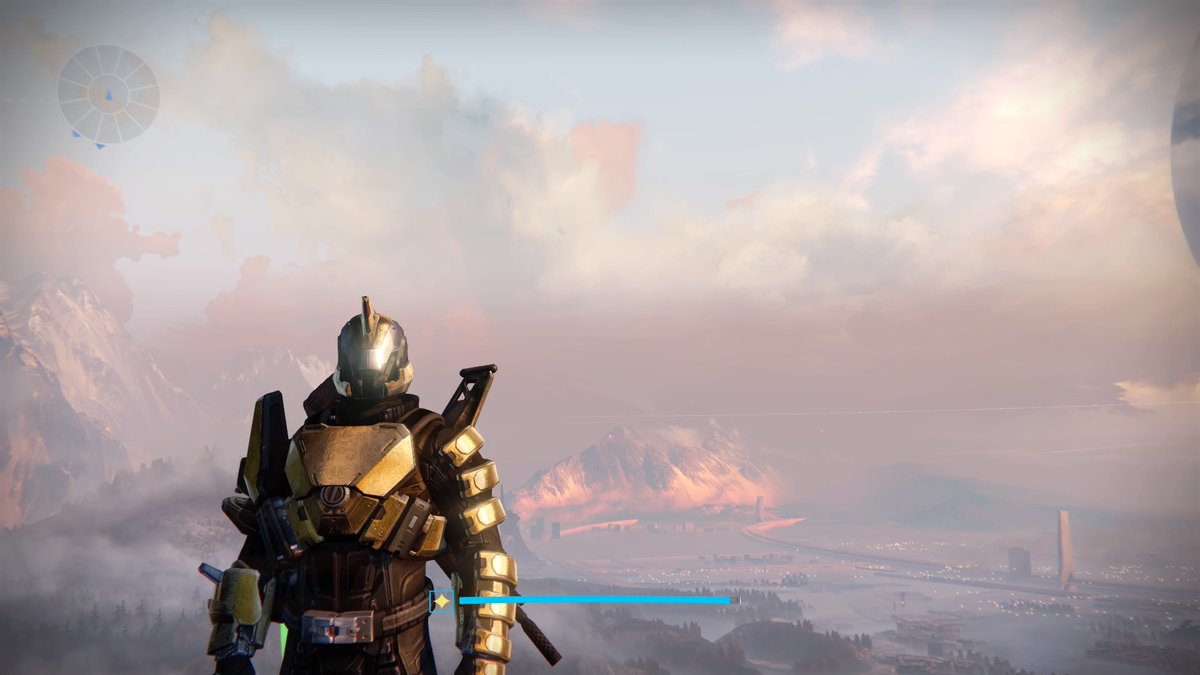
Task: Click the circular motion tracker radar
Action: coord(108,94)
